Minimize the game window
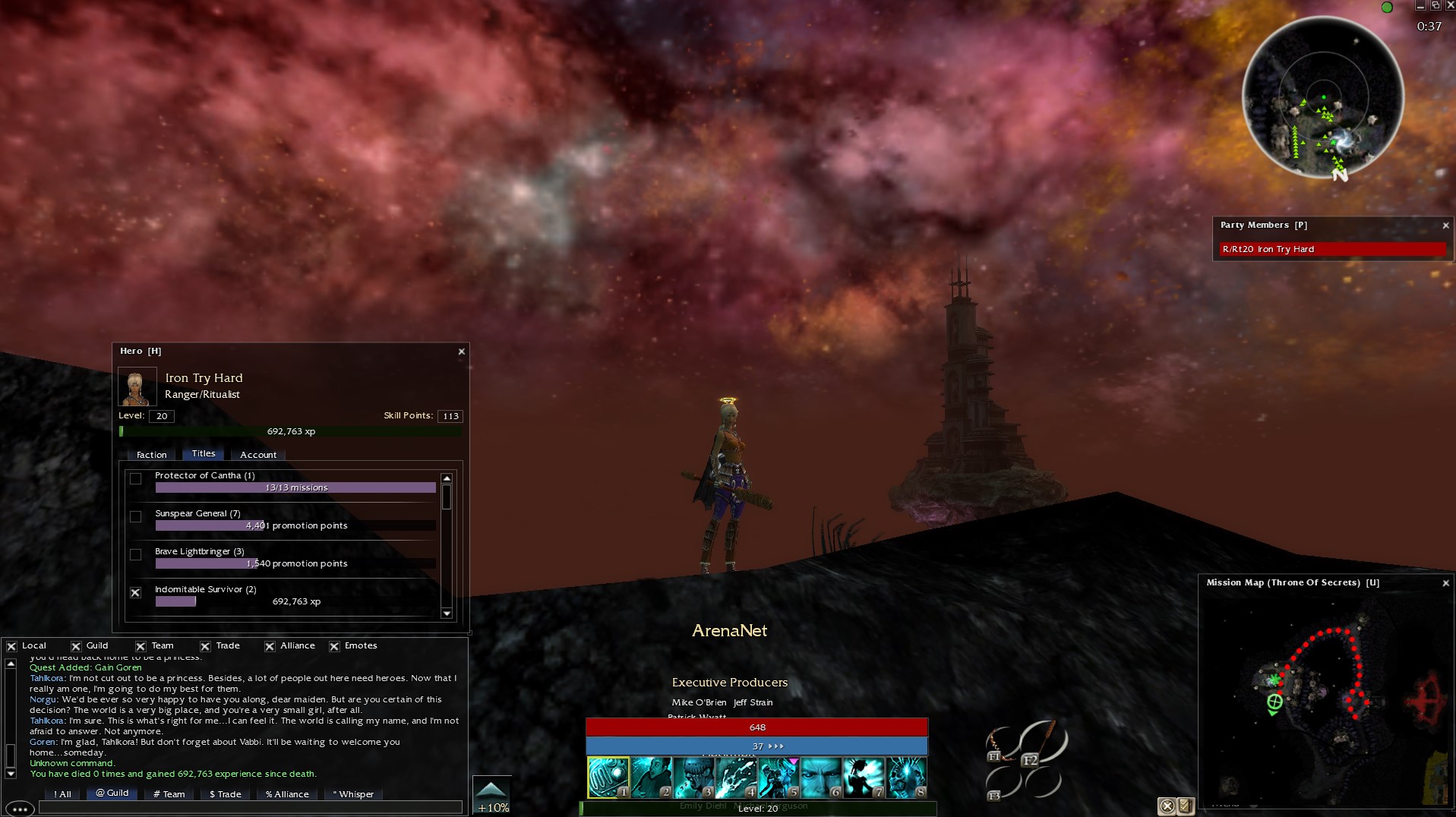 point(1420,6)
